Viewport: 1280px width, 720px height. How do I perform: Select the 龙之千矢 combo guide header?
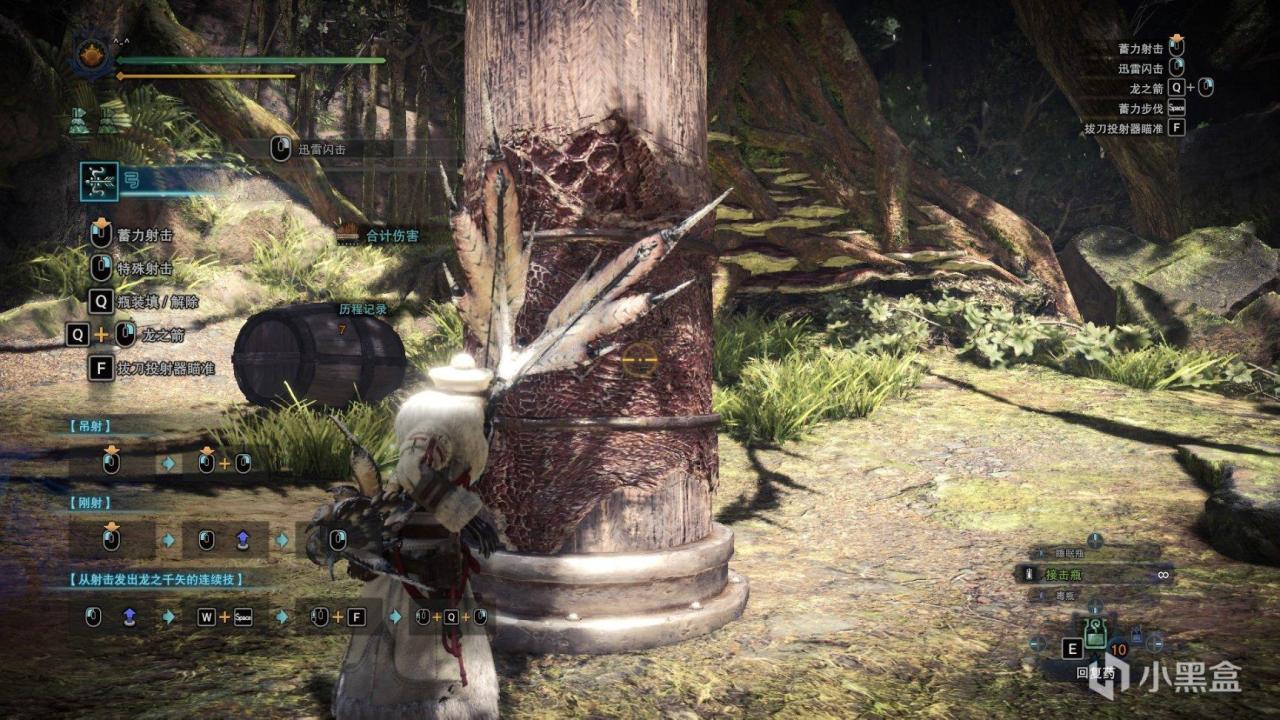click(x=157, y=579)
